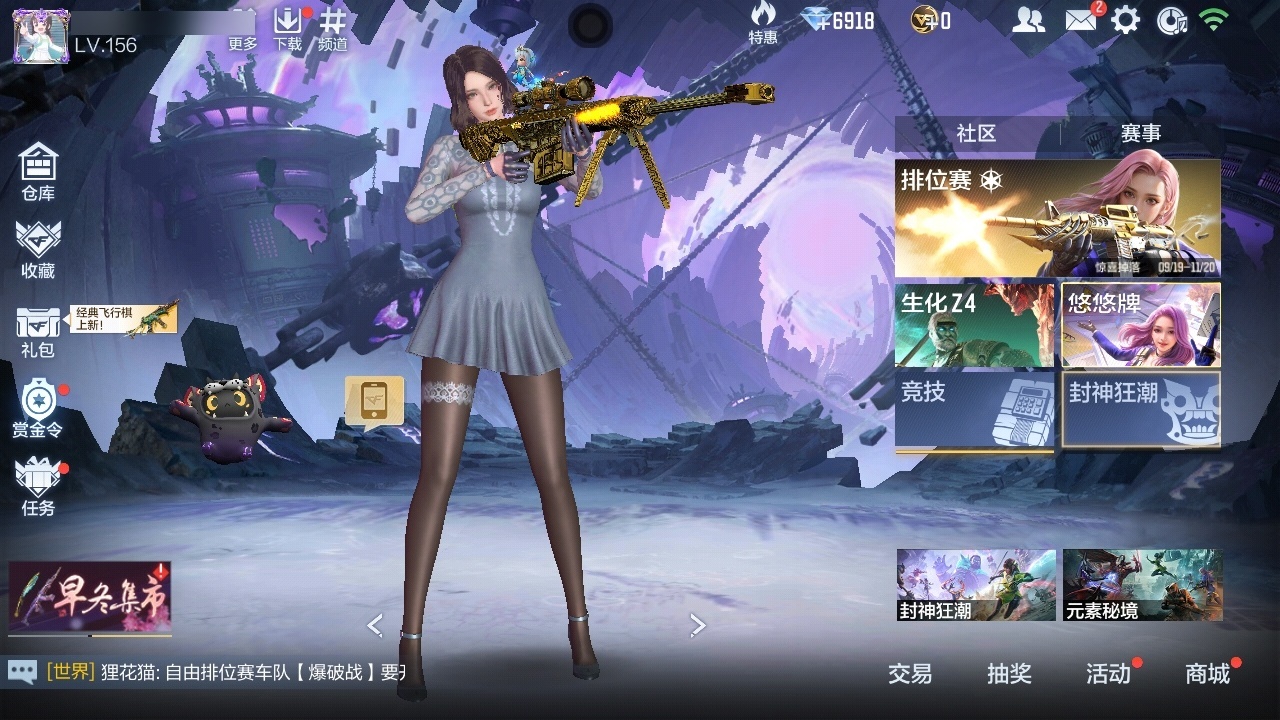Click the player avatar portrait
Screen dimensions: 1280x720
41,36
